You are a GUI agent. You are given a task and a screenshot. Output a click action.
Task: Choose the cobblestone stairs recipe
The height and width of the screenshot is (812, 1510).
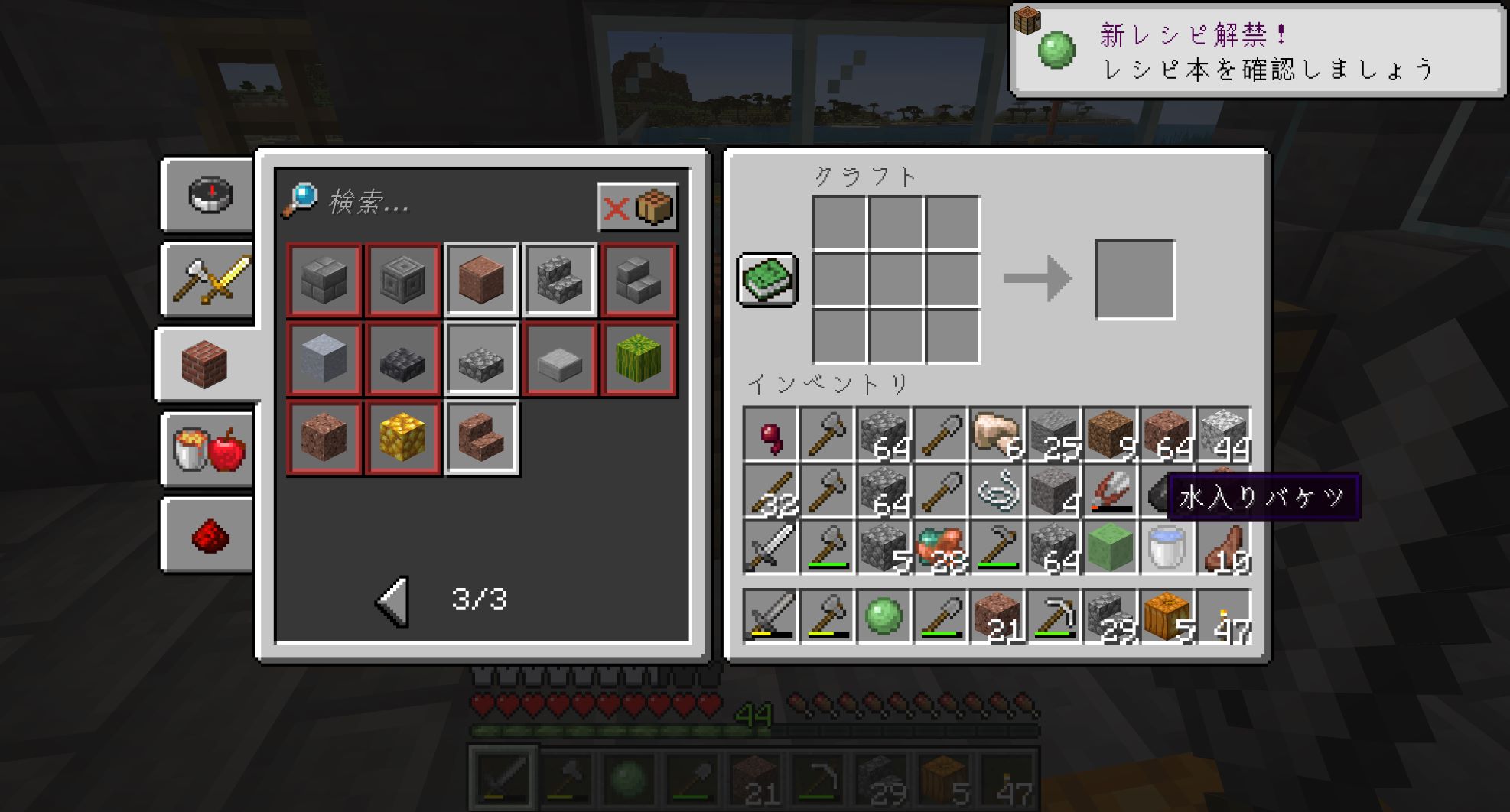click(559, 280)
